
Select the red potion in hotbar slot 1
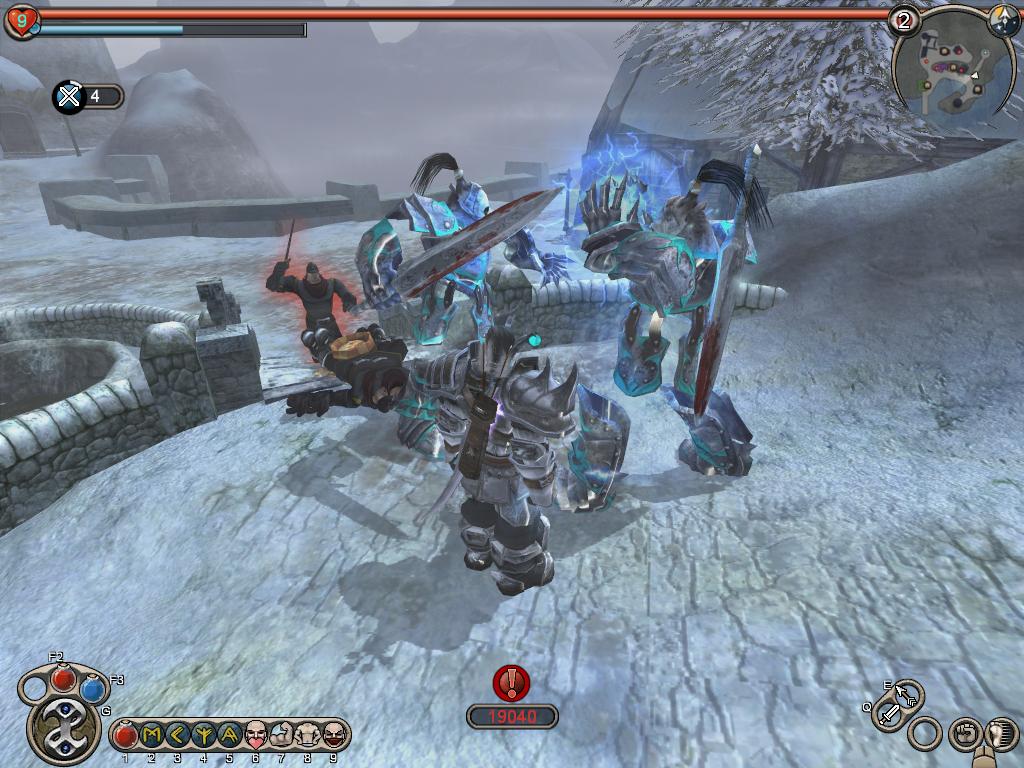(125, 735)
